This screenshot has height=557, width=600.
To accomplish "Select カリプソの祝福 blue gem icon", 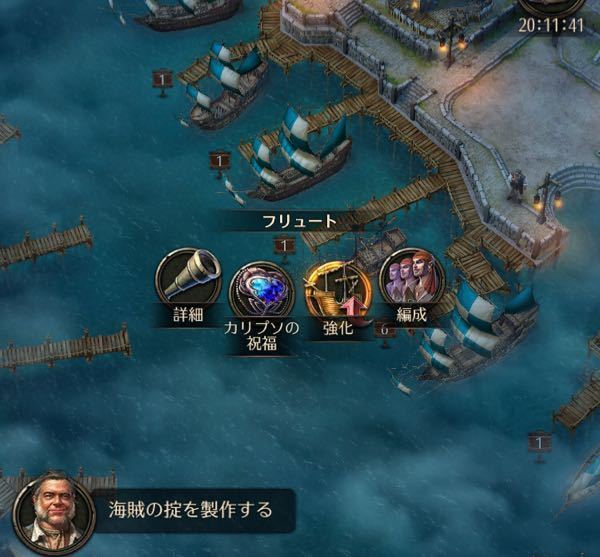I will tap(262, 290).
